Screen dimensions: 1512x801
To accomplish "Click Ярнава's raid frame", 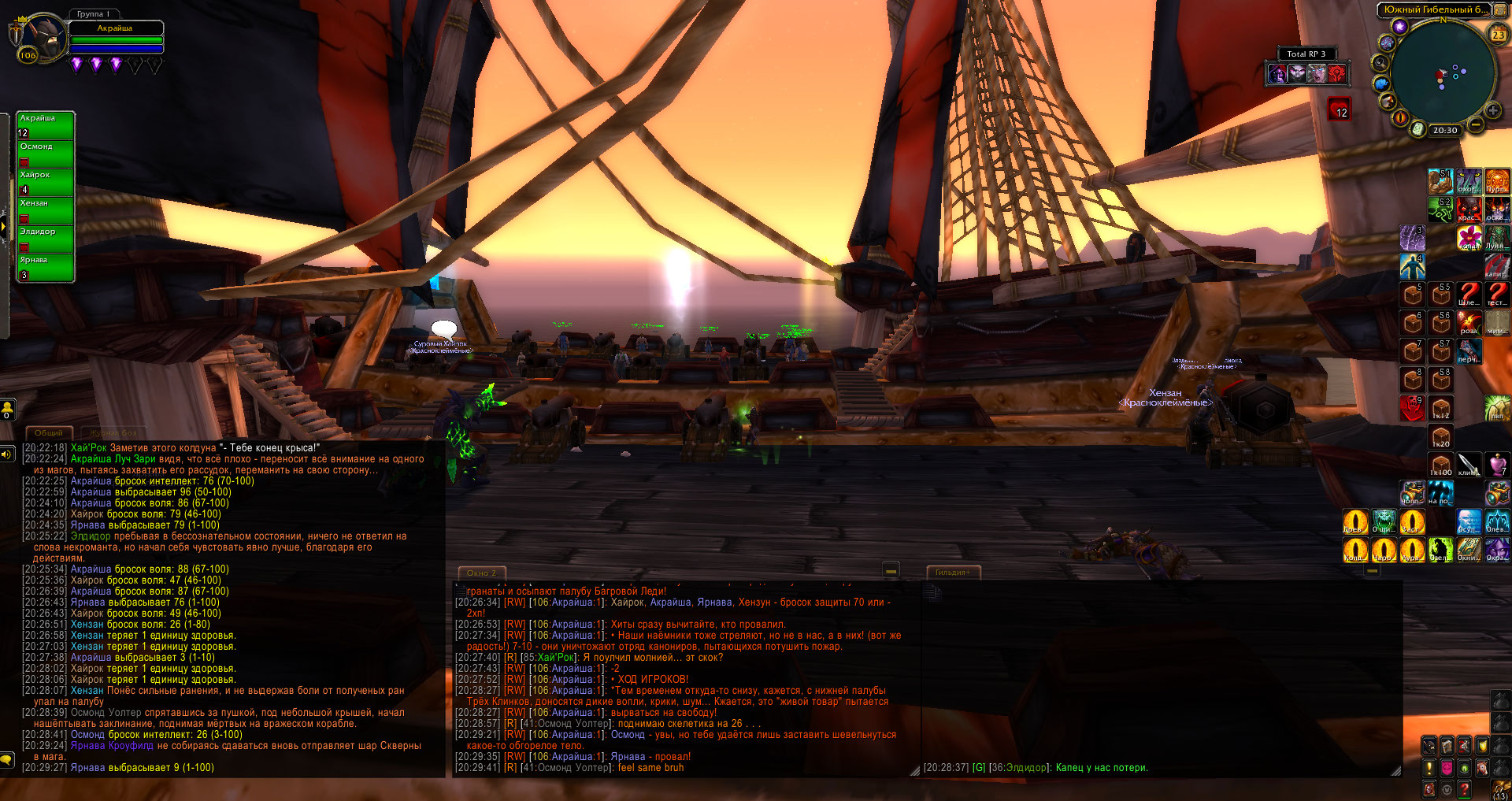I will click(x=46, y=267).
